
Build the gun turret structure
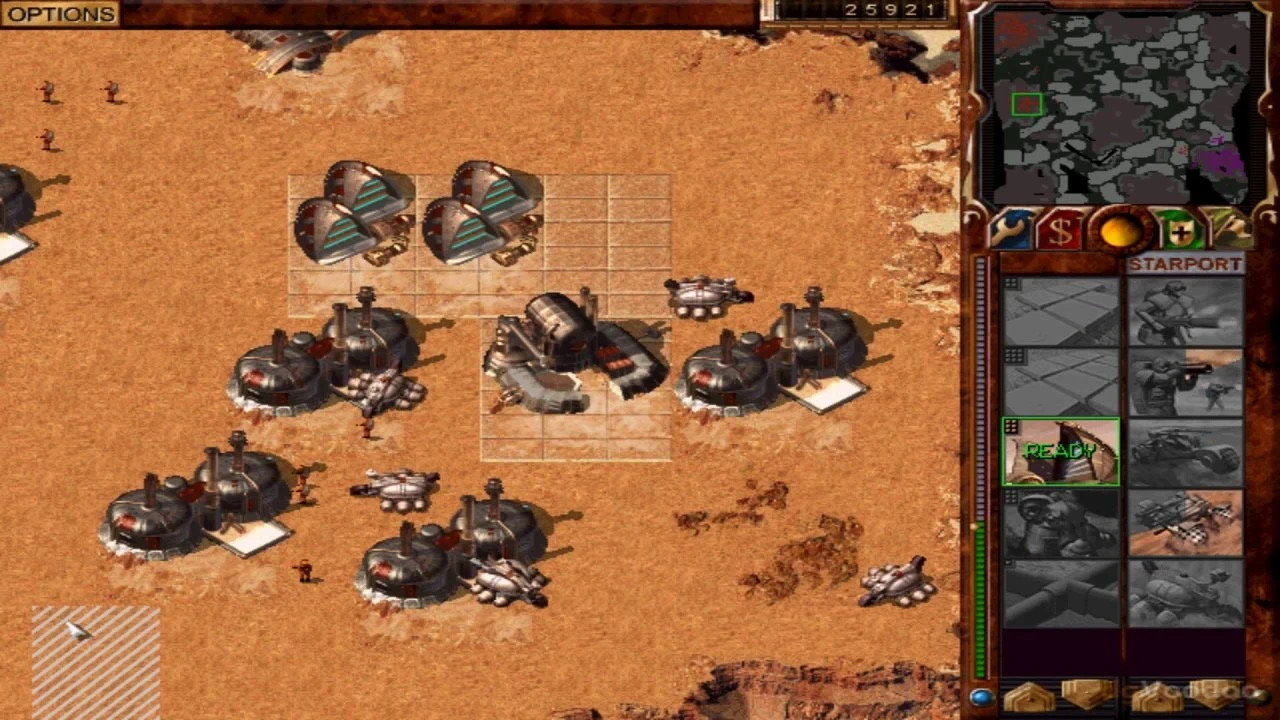pyautogui.click(x=1061, y=523)
